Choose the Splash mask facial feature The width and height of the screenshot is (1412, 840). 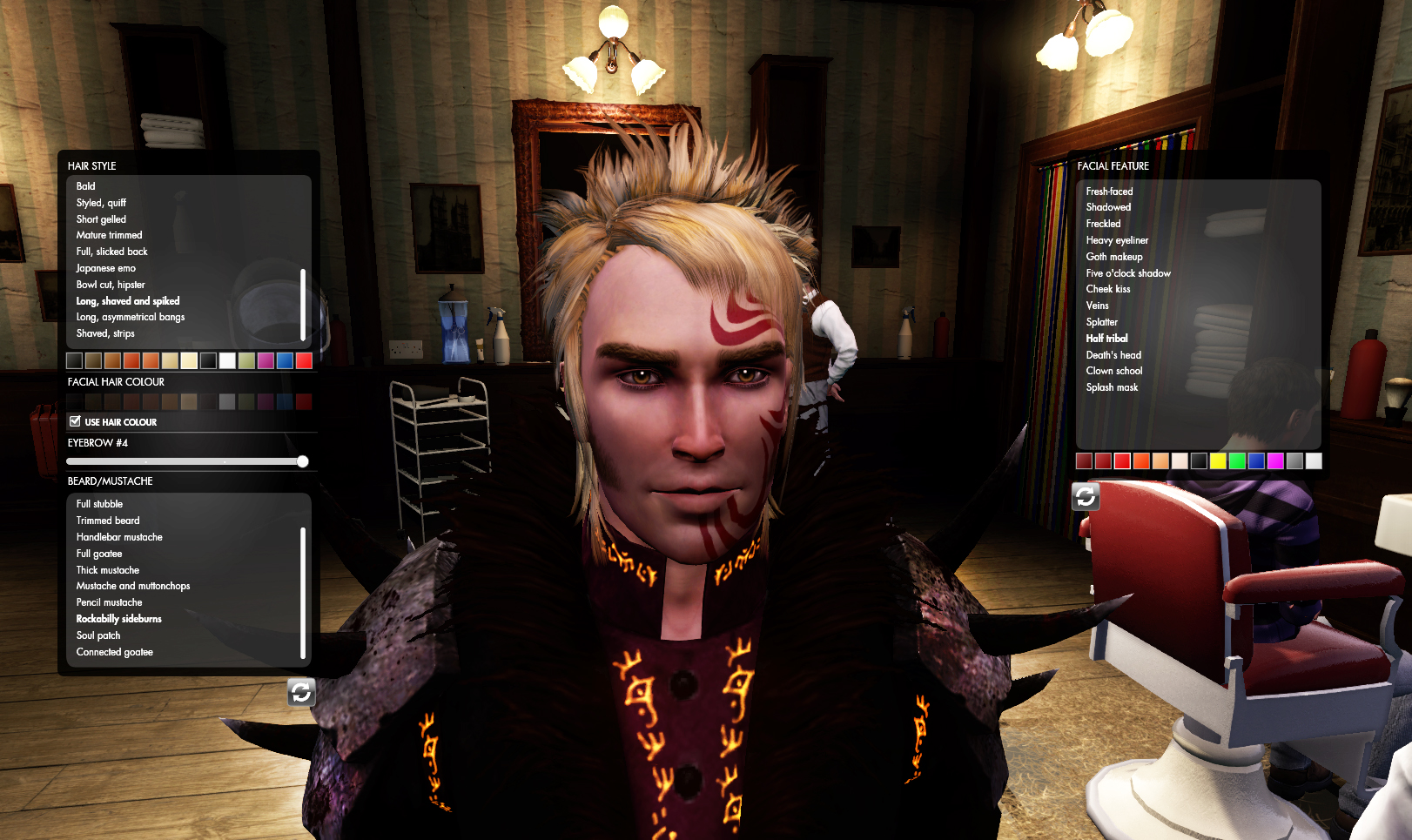[x=1113, y=386]
